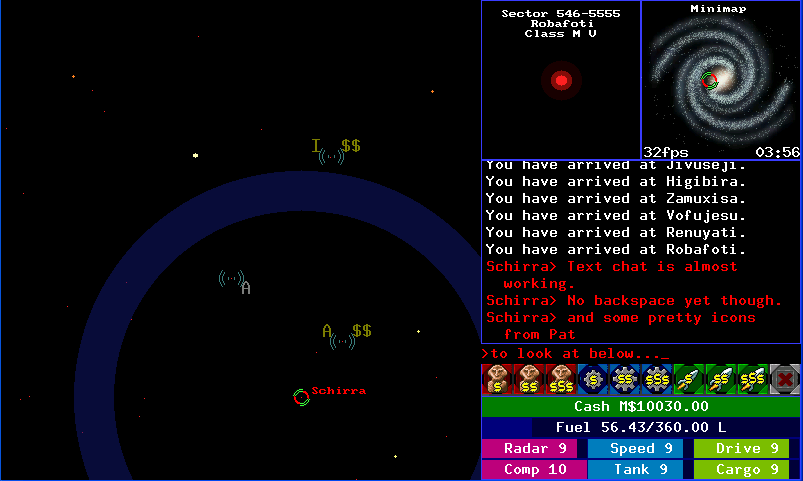Upgrade the Comp 10 stat

(533, 470)
